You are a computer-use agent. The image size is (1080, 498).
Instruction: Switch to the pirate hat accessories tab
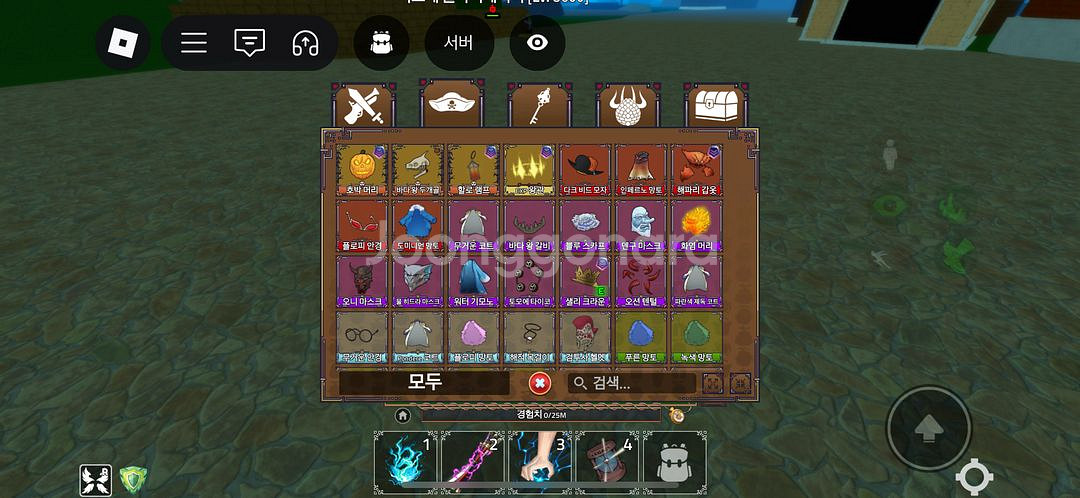click(452, 103)
